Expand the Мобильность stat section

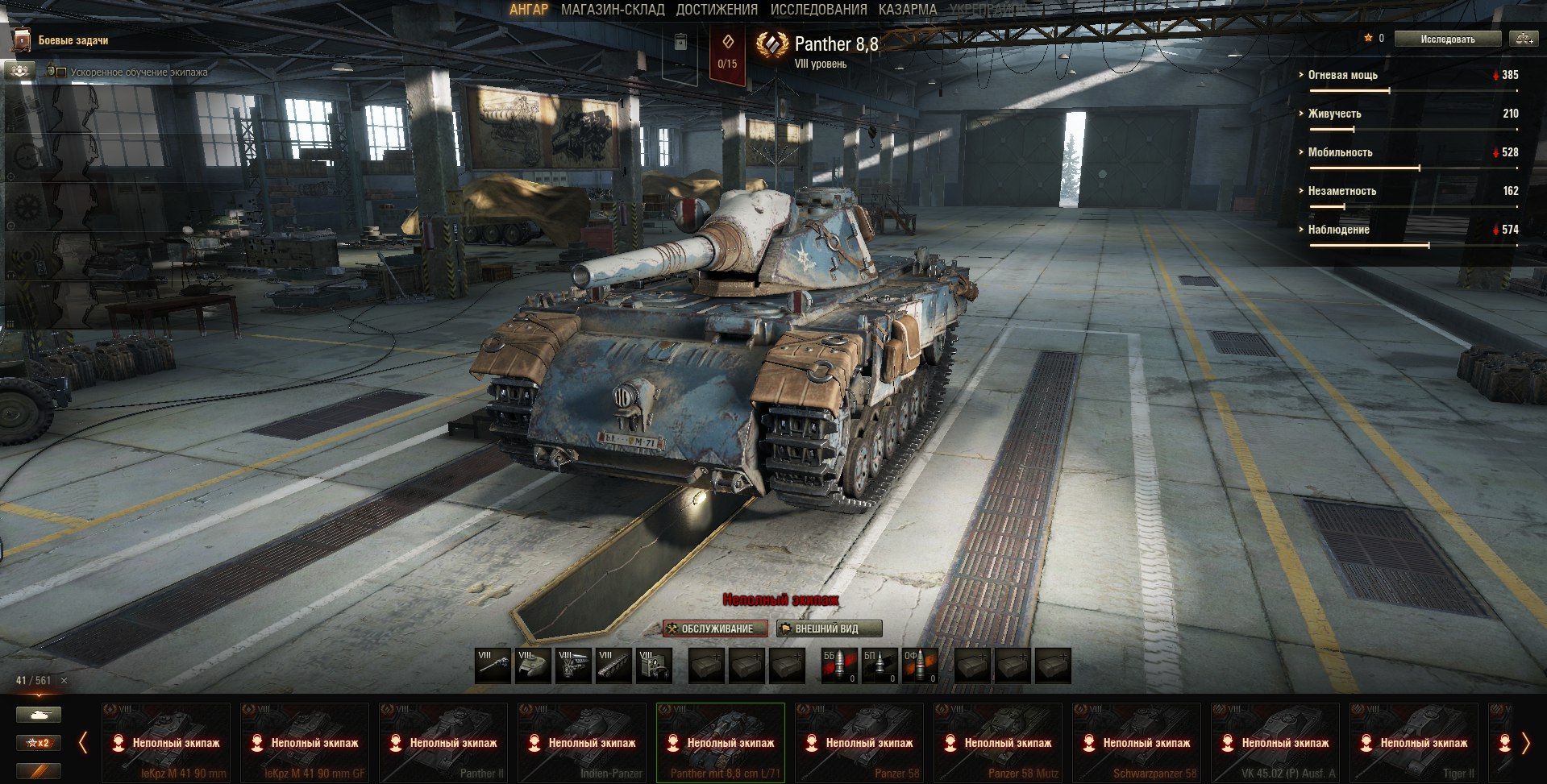(1340, 152)
